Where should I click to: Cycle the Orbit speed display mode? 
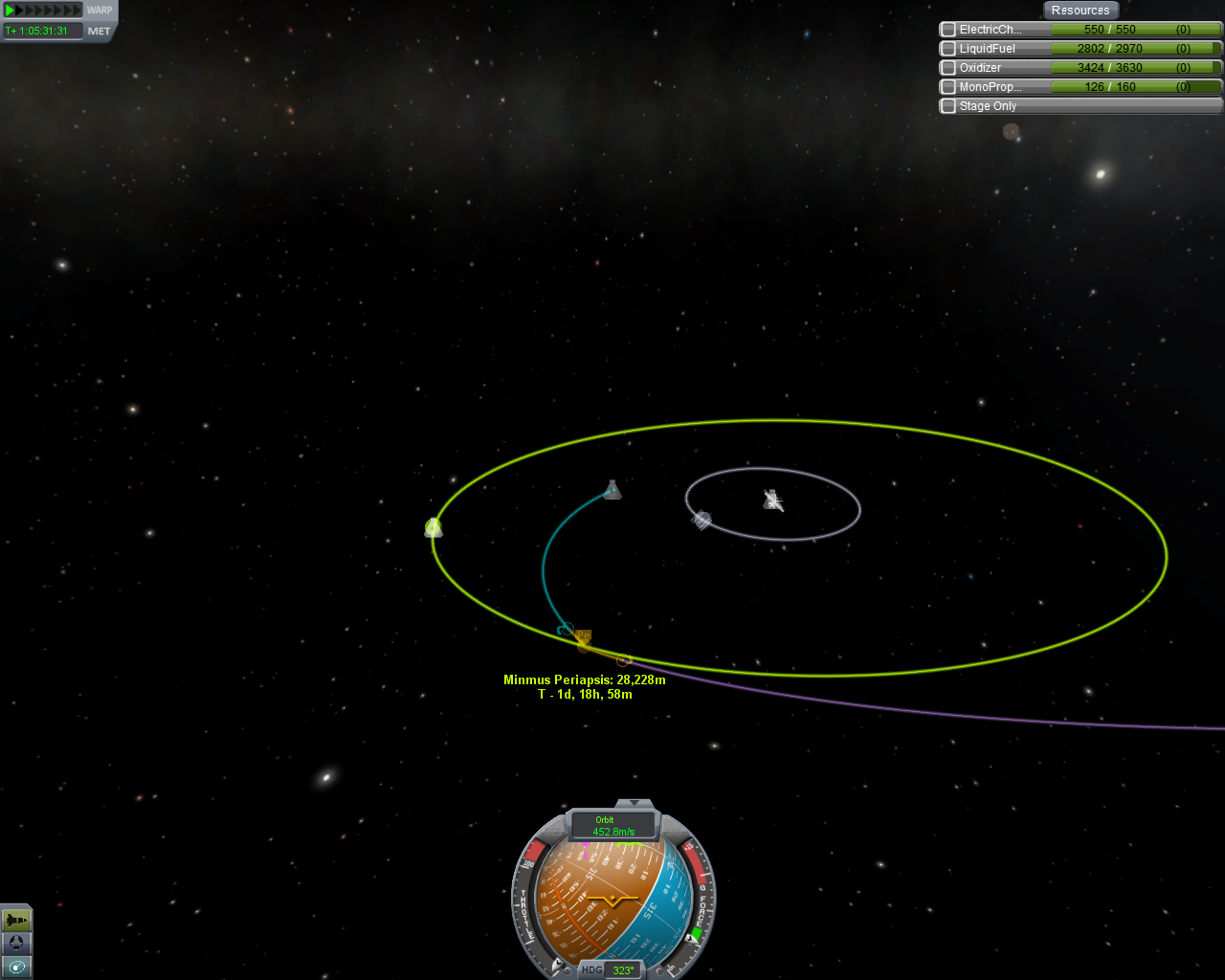pyautogui.click(x=613, y=826)
